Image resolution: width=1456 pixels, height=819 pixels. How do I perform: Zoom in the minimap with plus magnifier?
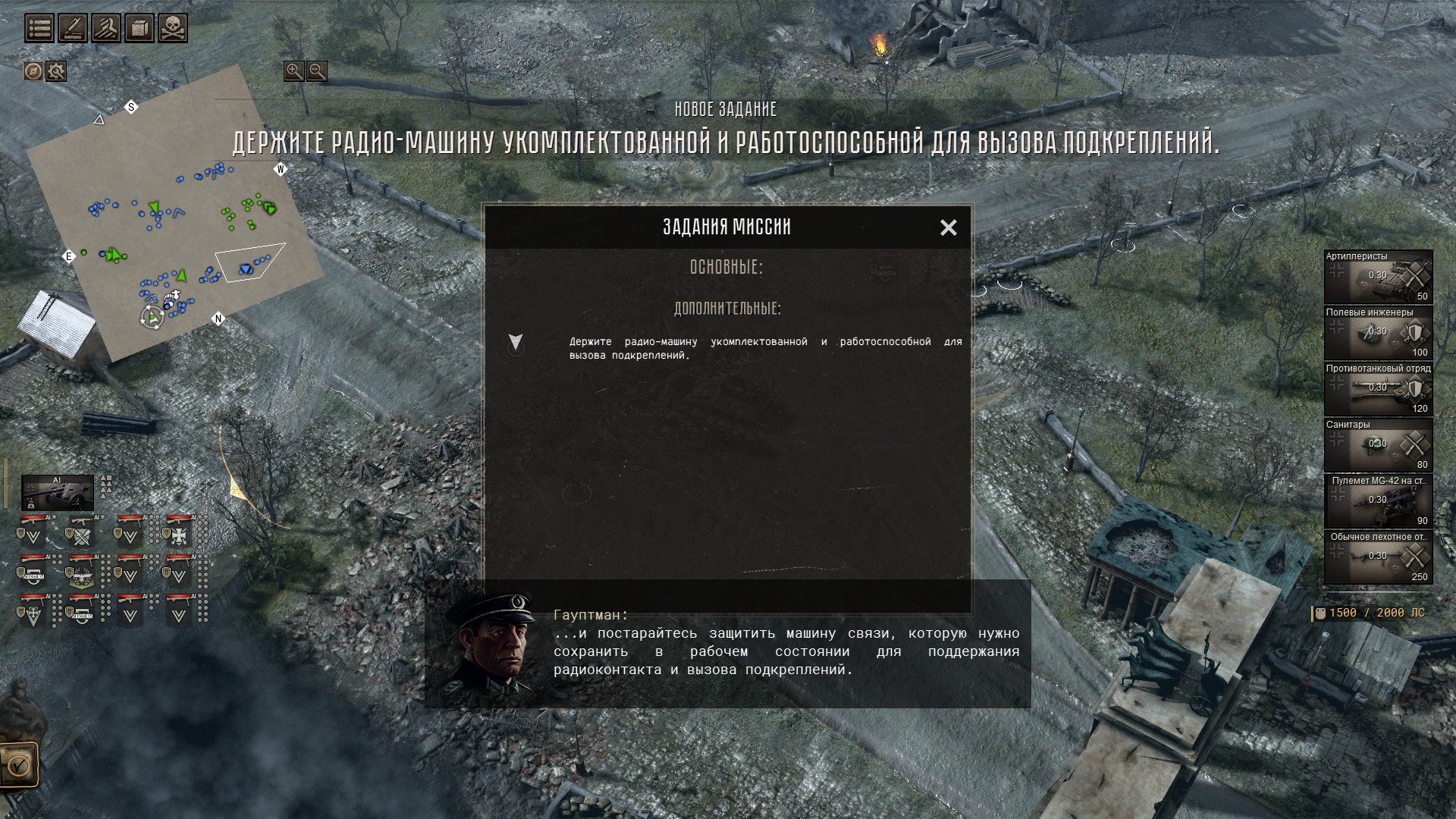[293, 71]
